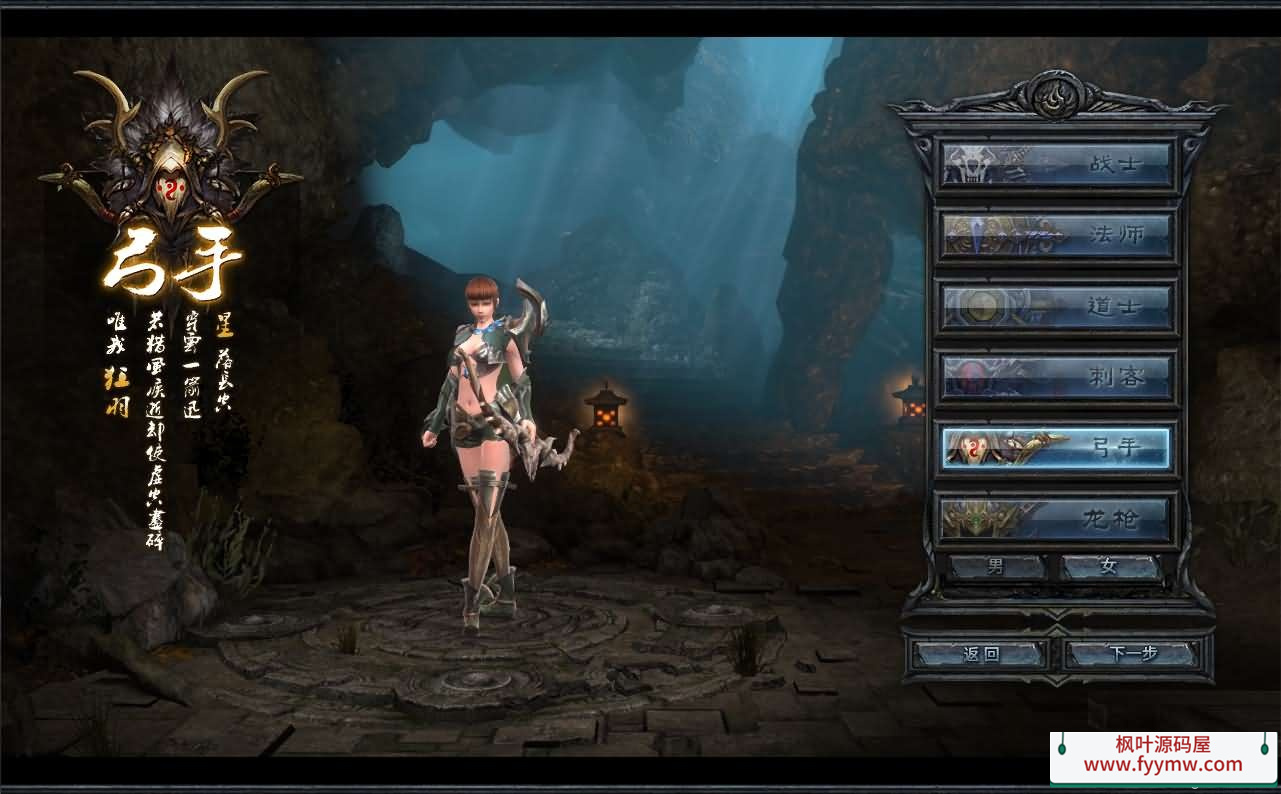Continue with the 下一步 (Next) button

coord(1133,655)
